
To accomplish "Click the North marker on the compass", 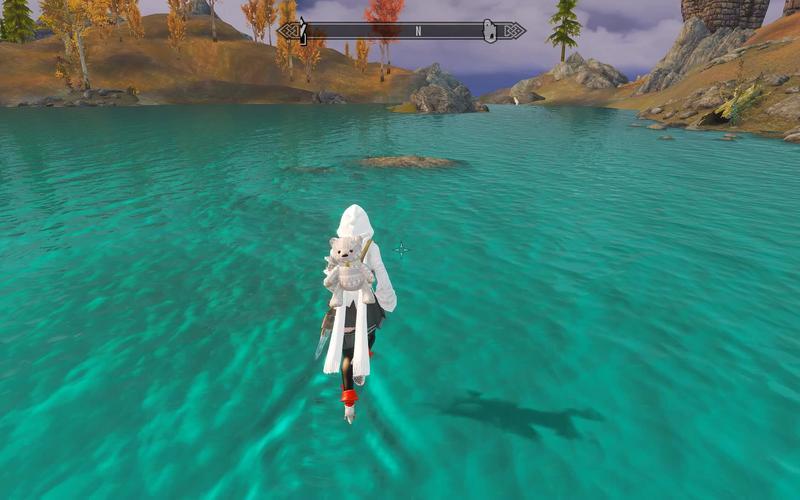I will (x=418, y=32).
